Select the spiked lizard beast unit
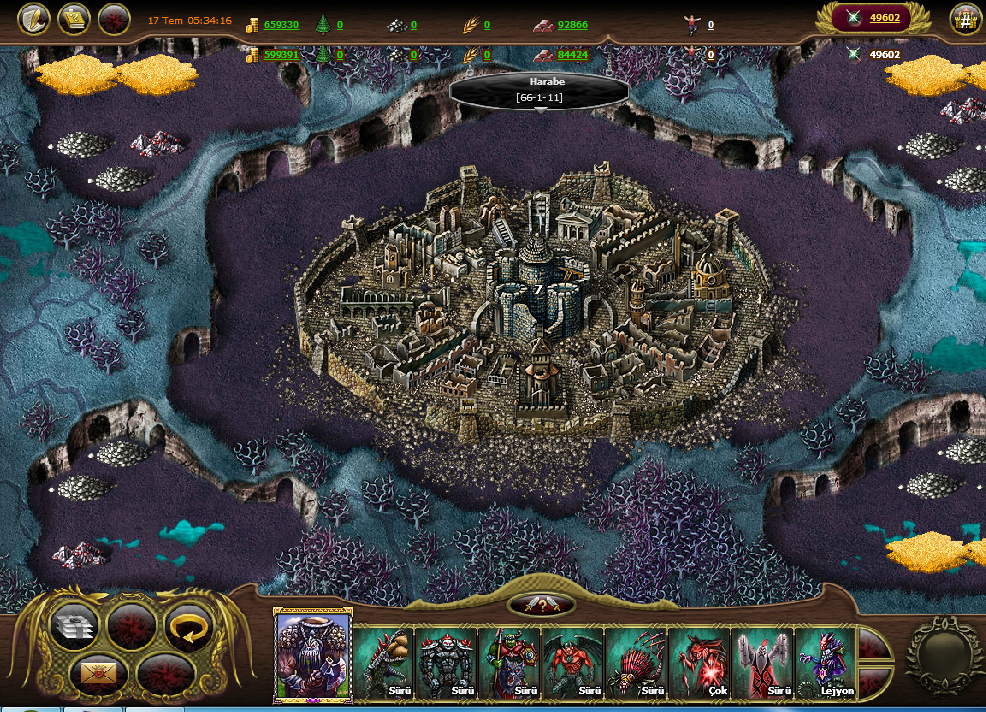 click(385, 662)
